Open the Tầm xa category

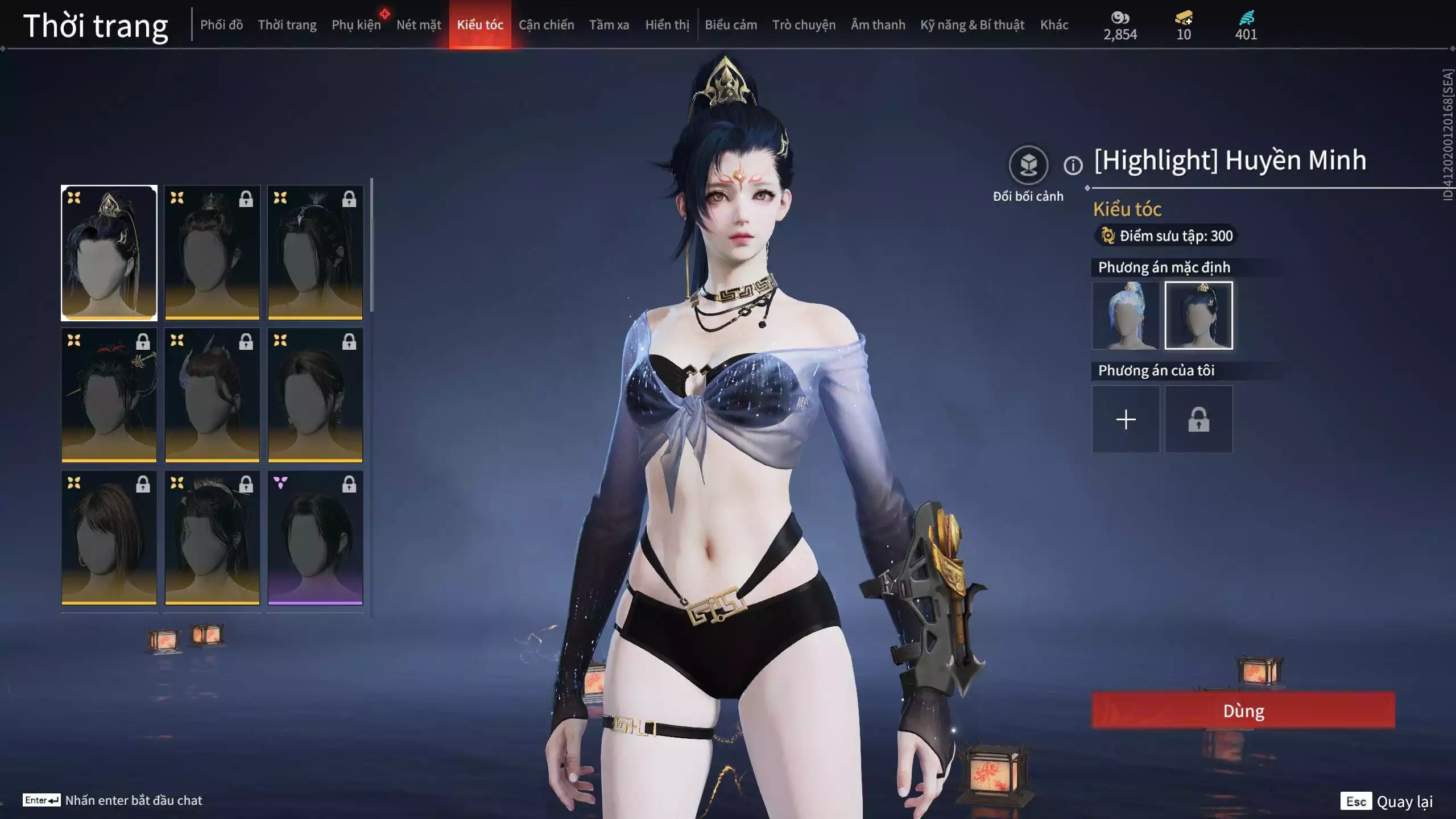pyautogui.click(x=609, y=25)
